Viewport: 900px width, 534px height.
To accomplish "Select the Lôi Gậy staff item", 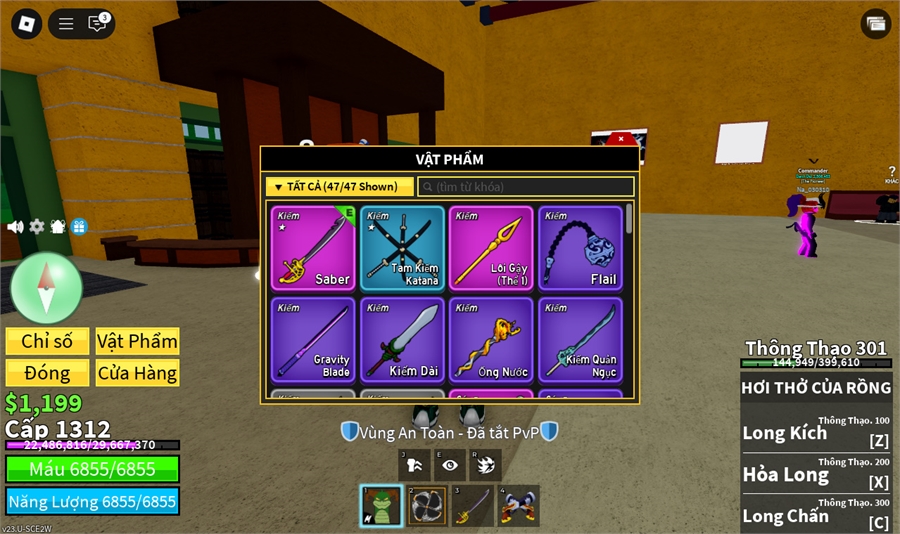I will point(491,248).
